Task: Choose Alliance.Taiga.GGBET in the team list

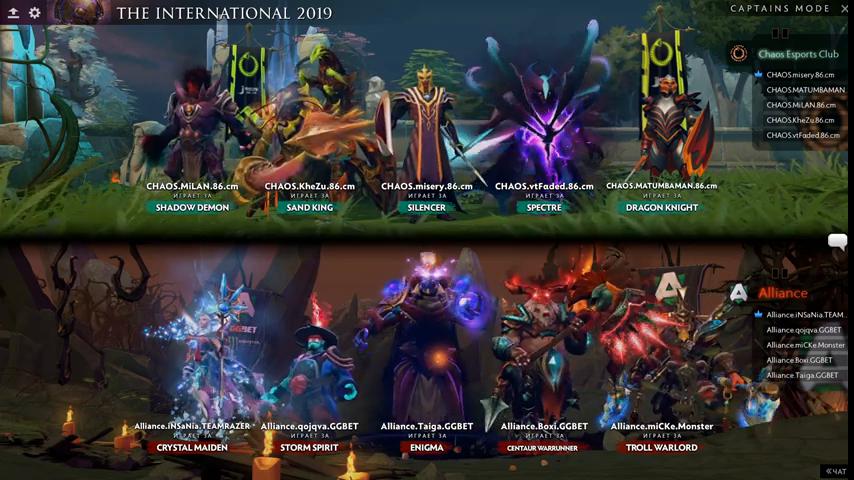Action: (803, 375)
